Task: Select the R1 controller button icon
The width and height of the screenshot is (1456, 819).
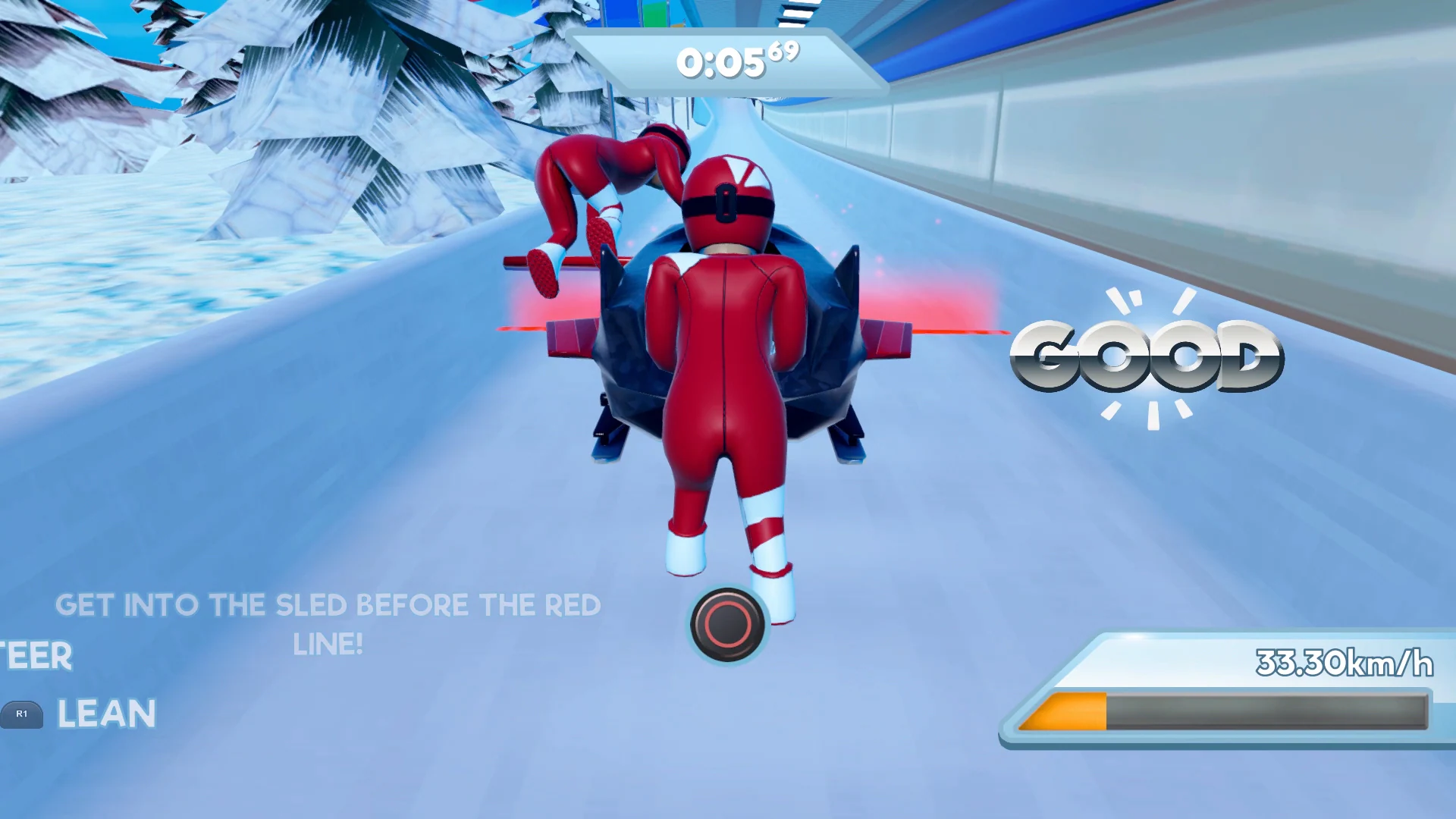Action: (23, 714)
